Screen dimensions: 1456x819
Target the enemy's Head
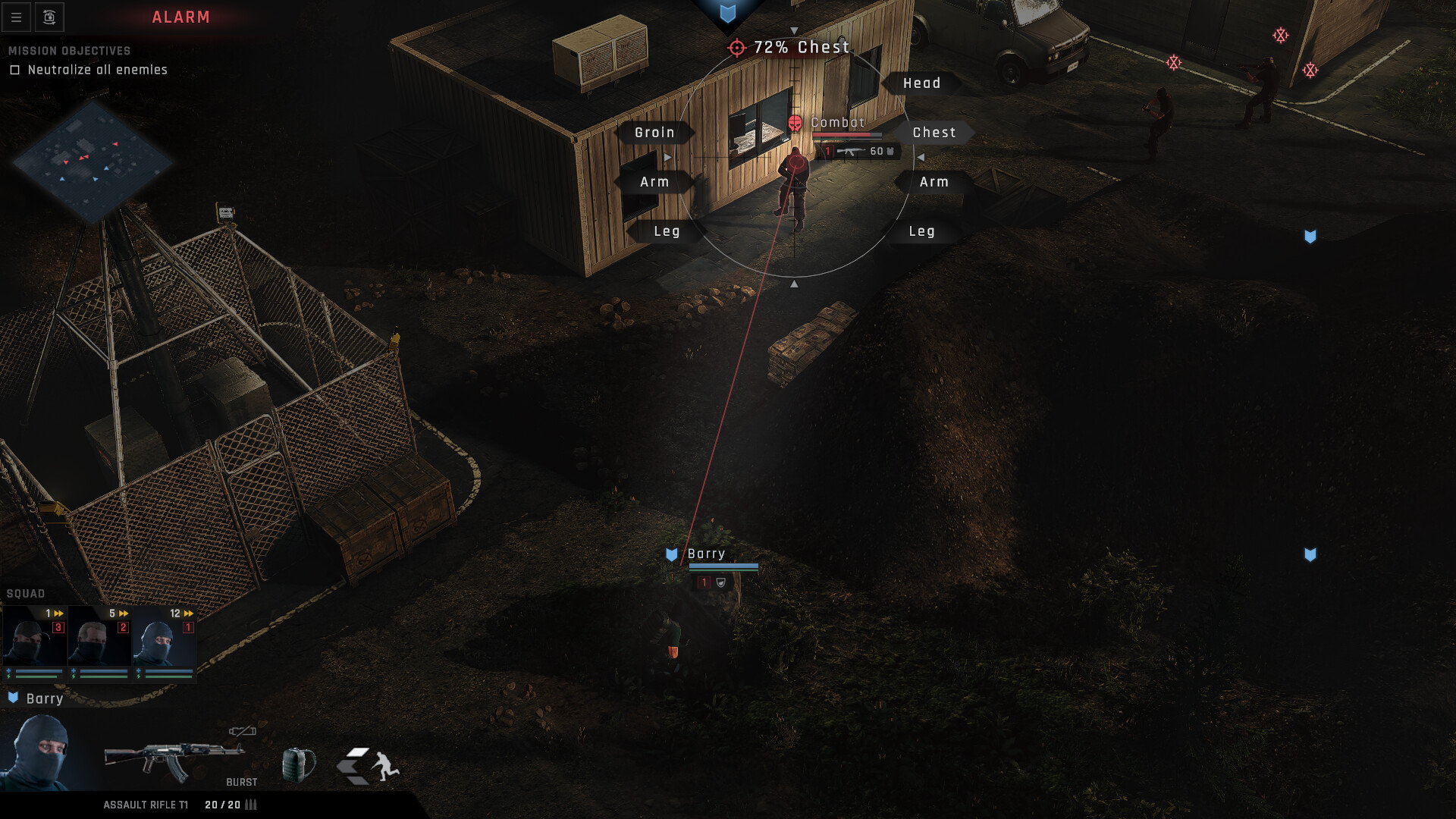(x=921, y=83)
